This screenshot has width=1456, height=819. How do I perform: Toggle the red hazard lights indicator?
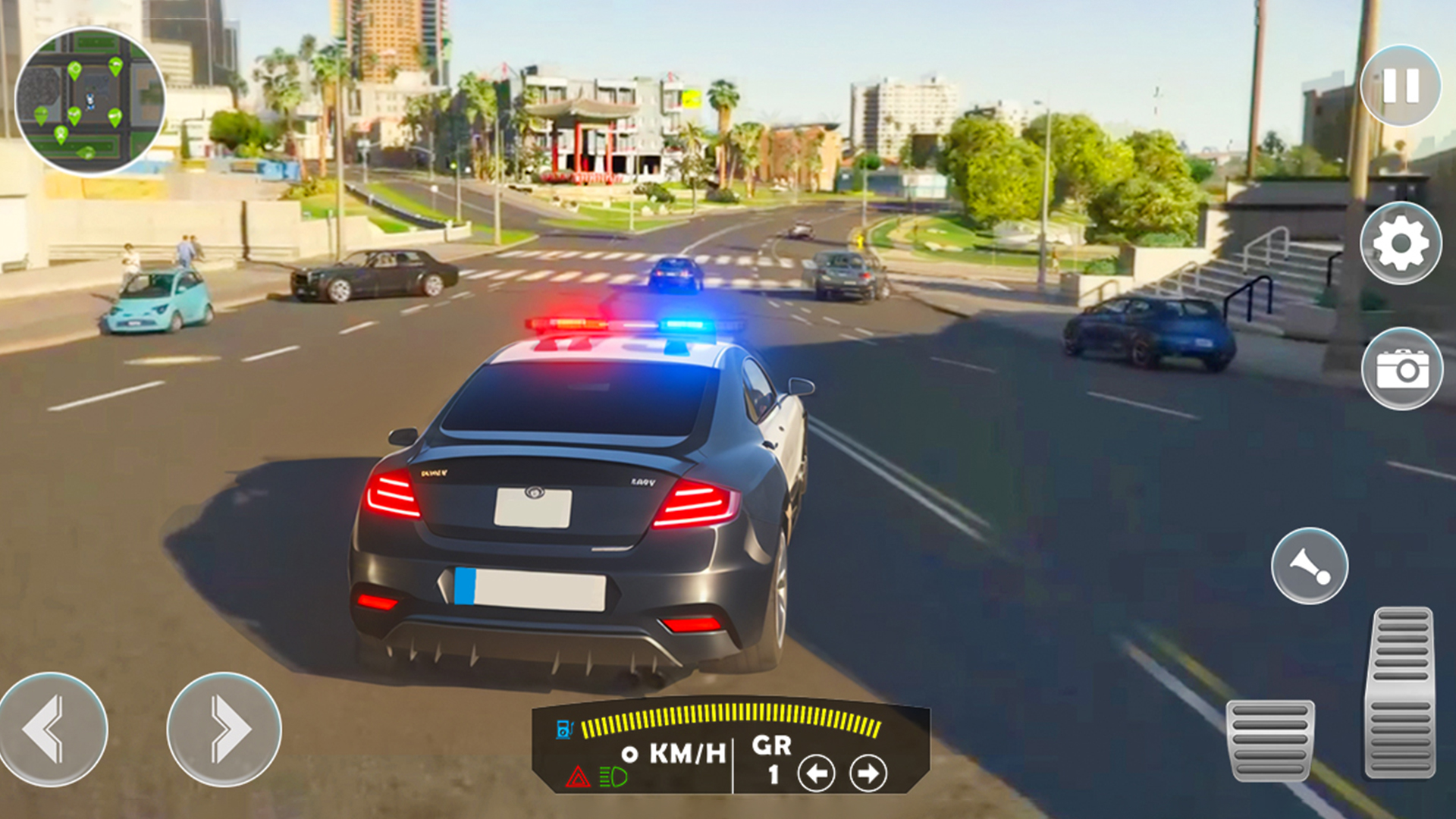click(x=579, y=775)
